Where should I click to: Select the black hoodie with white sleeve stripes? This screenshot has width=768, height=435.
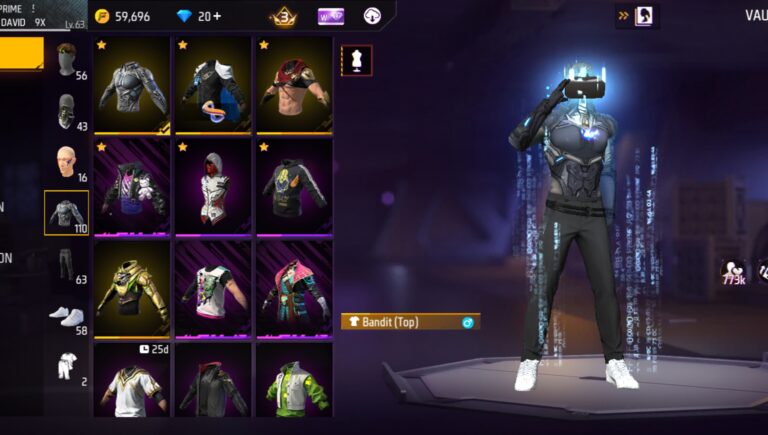(x=294, y=188)
